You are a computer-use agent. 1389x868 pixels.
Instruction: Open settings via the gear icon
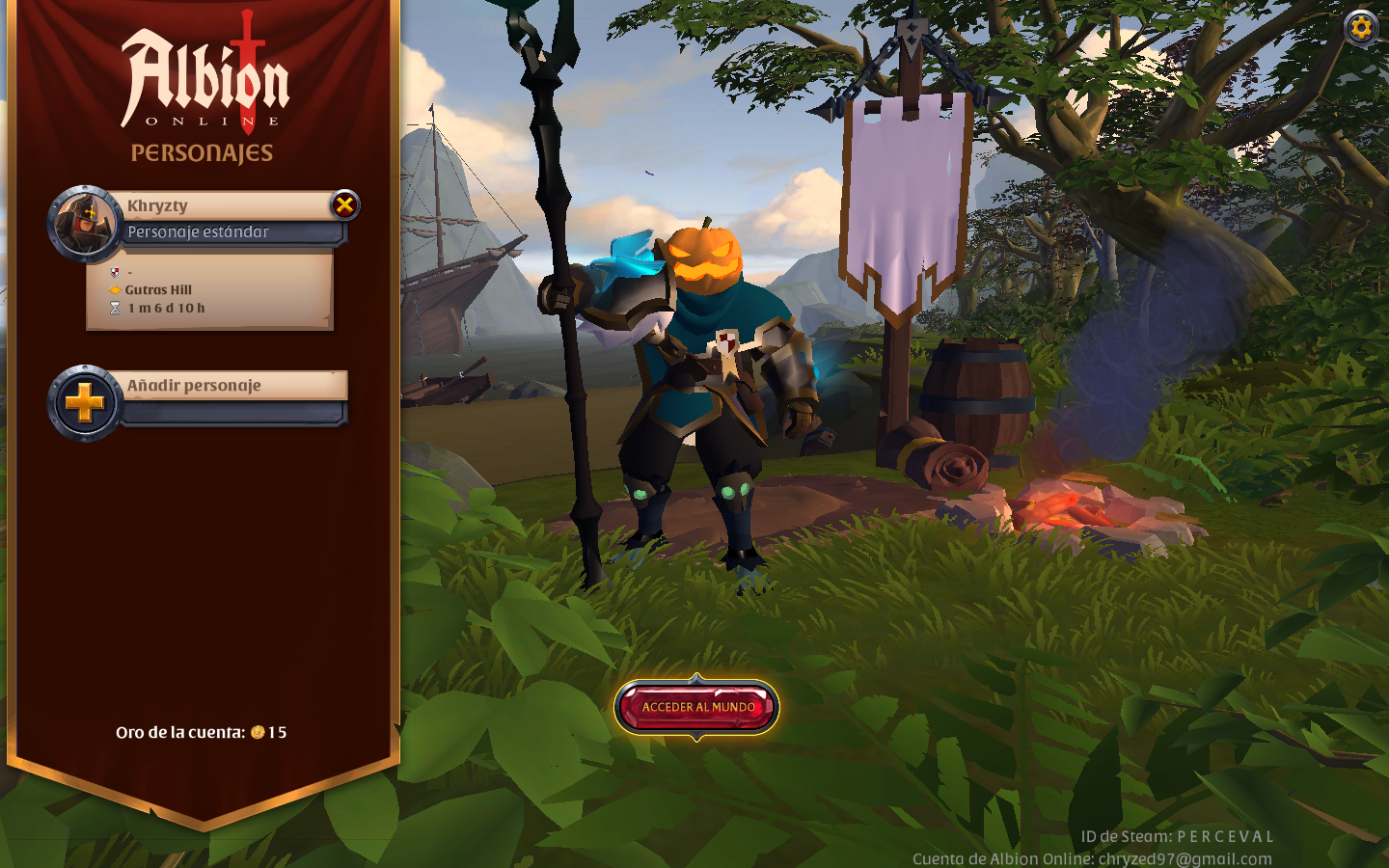point(1361,27)
